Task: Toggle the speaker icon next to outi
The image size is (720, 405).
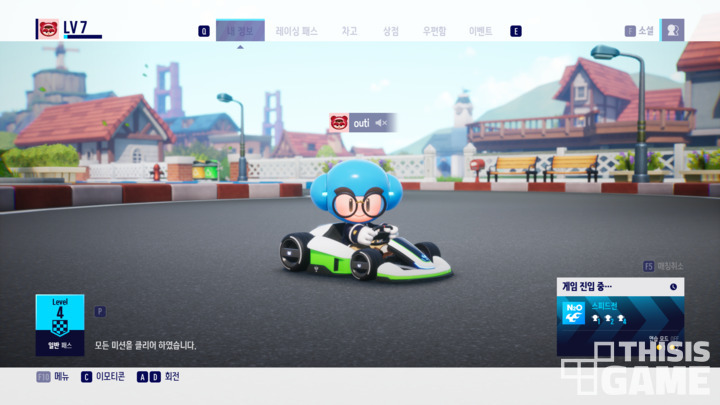Action: click(381, 123)
